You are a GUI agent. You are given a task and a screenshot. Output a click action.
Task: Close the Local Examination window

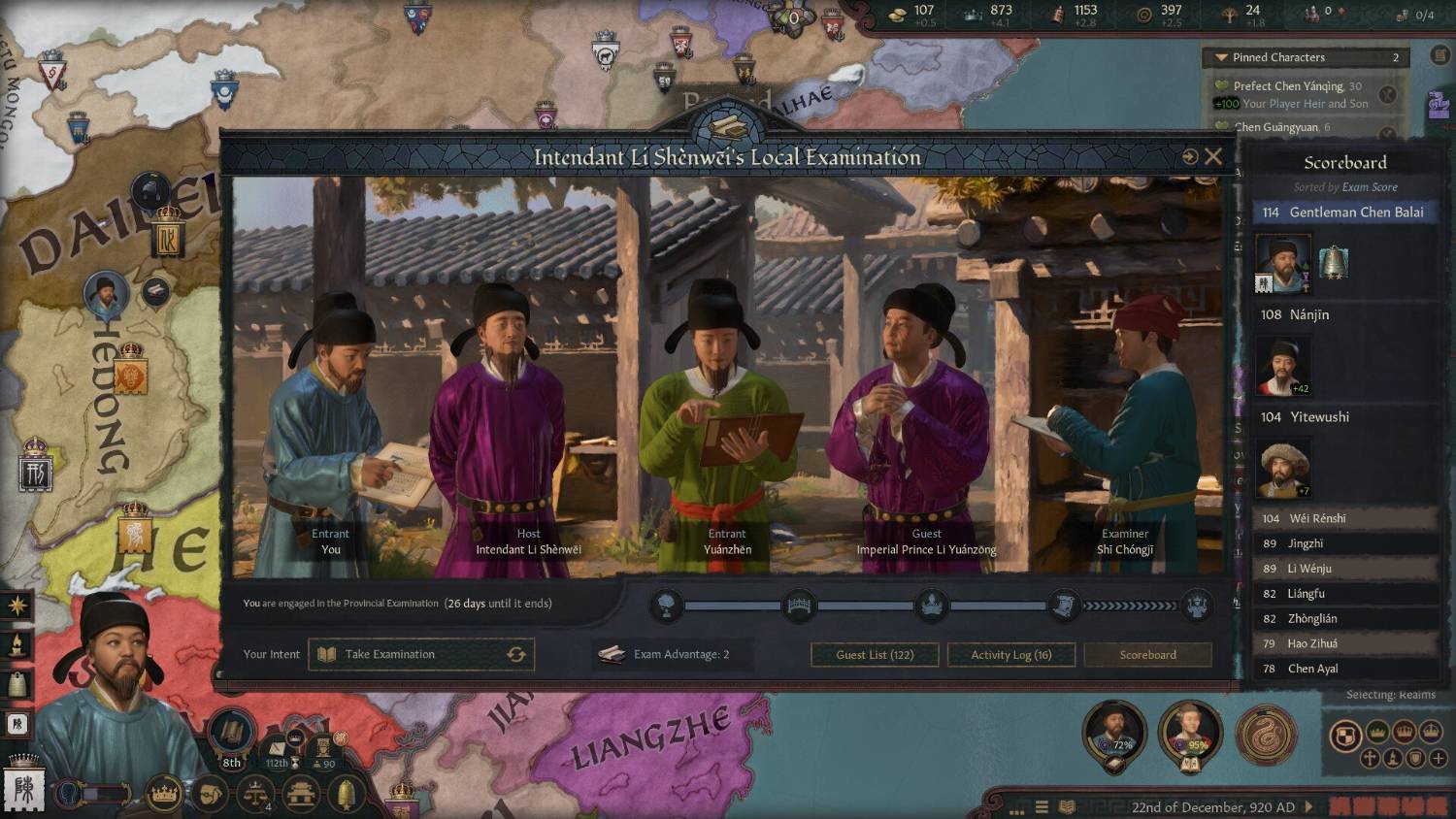pos(1213,156)
